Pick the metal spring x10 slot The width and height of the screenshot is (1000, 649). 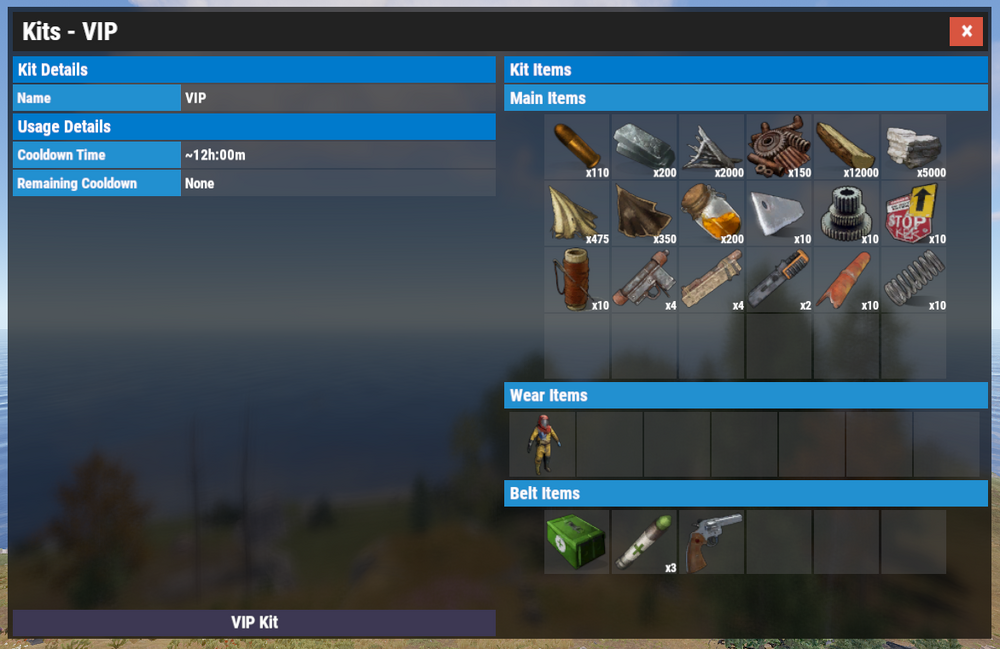[913, 280]
